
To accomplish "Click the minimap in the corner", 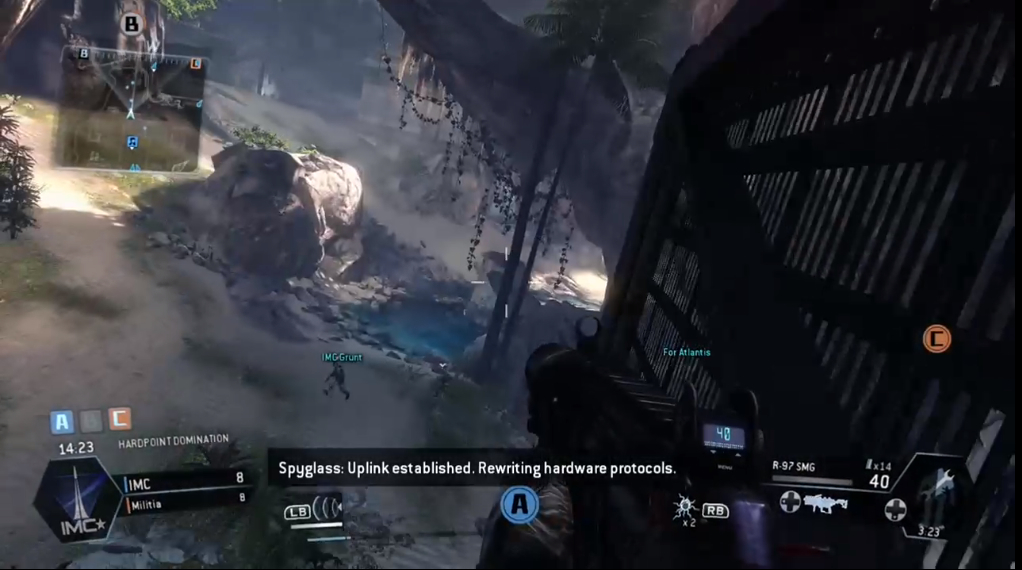I will point(131,107).
